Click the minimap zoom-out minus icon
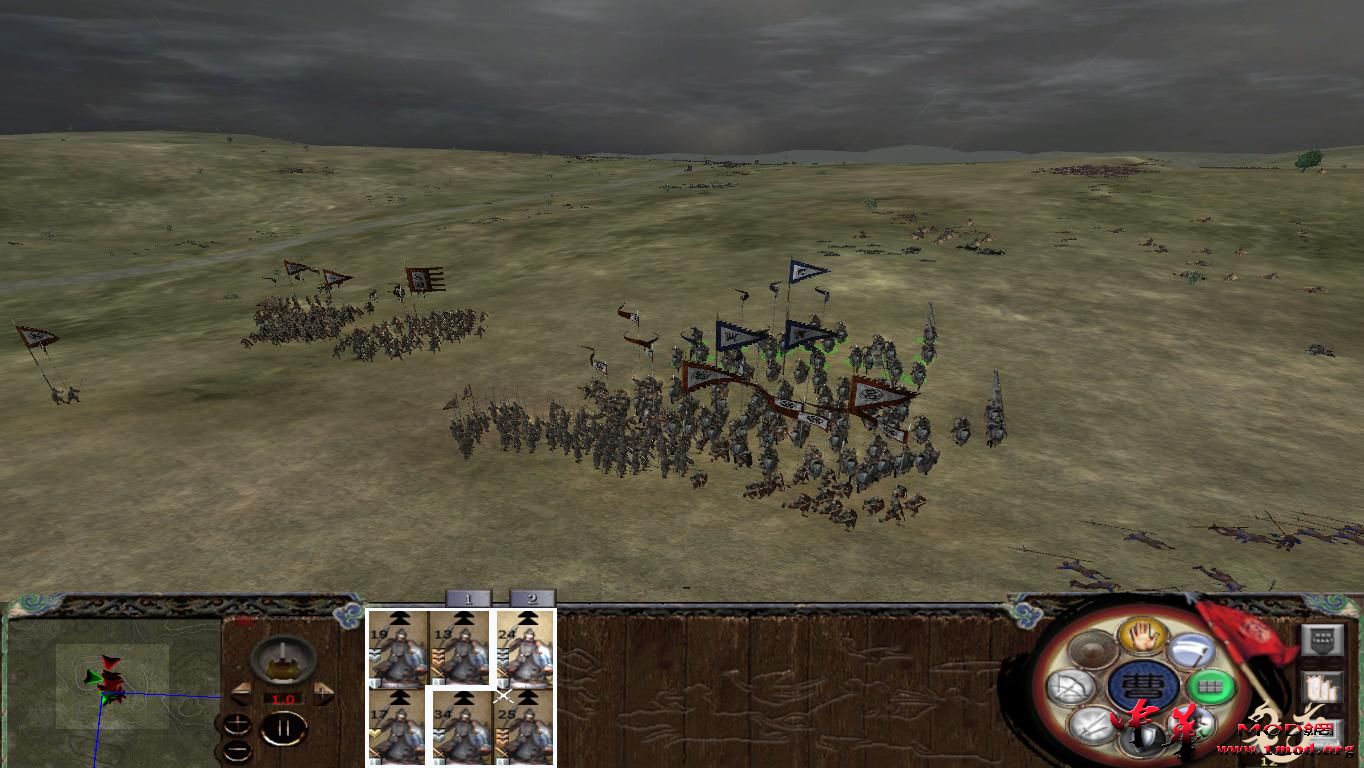 tap(236, 750)
